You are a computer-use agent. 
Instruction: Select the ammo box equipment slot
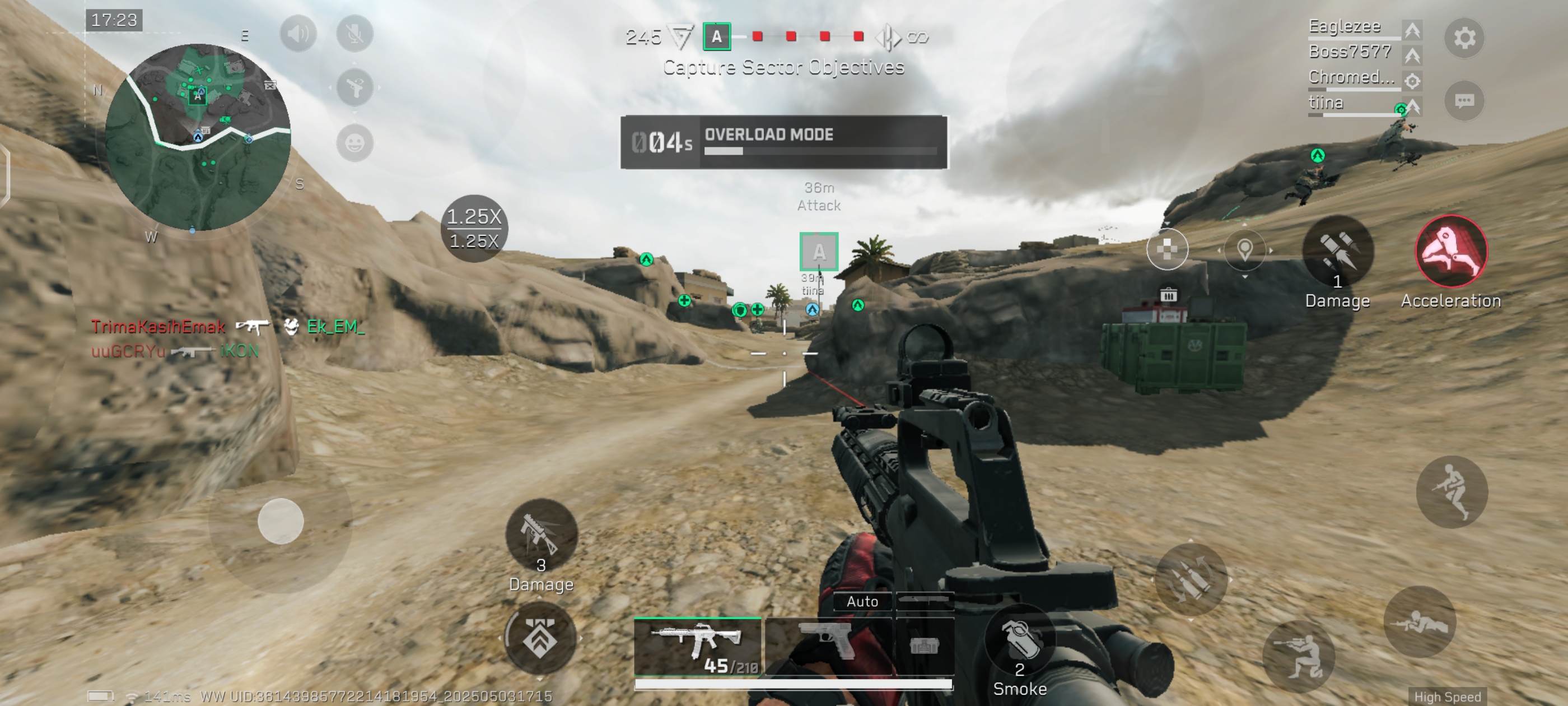click(924, 645)
